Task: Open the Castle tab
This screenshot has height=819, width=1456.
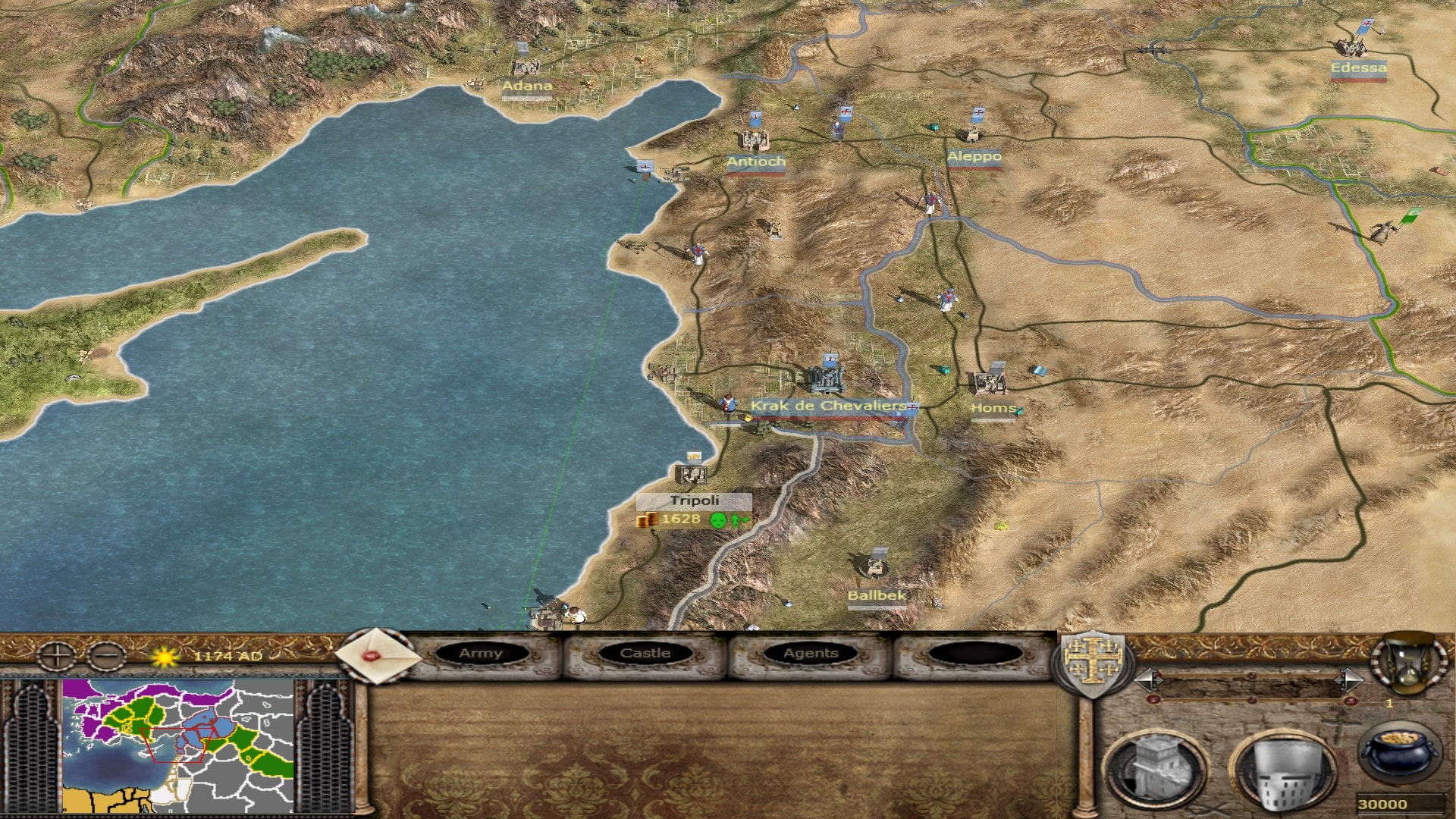Action: [645, 654]
